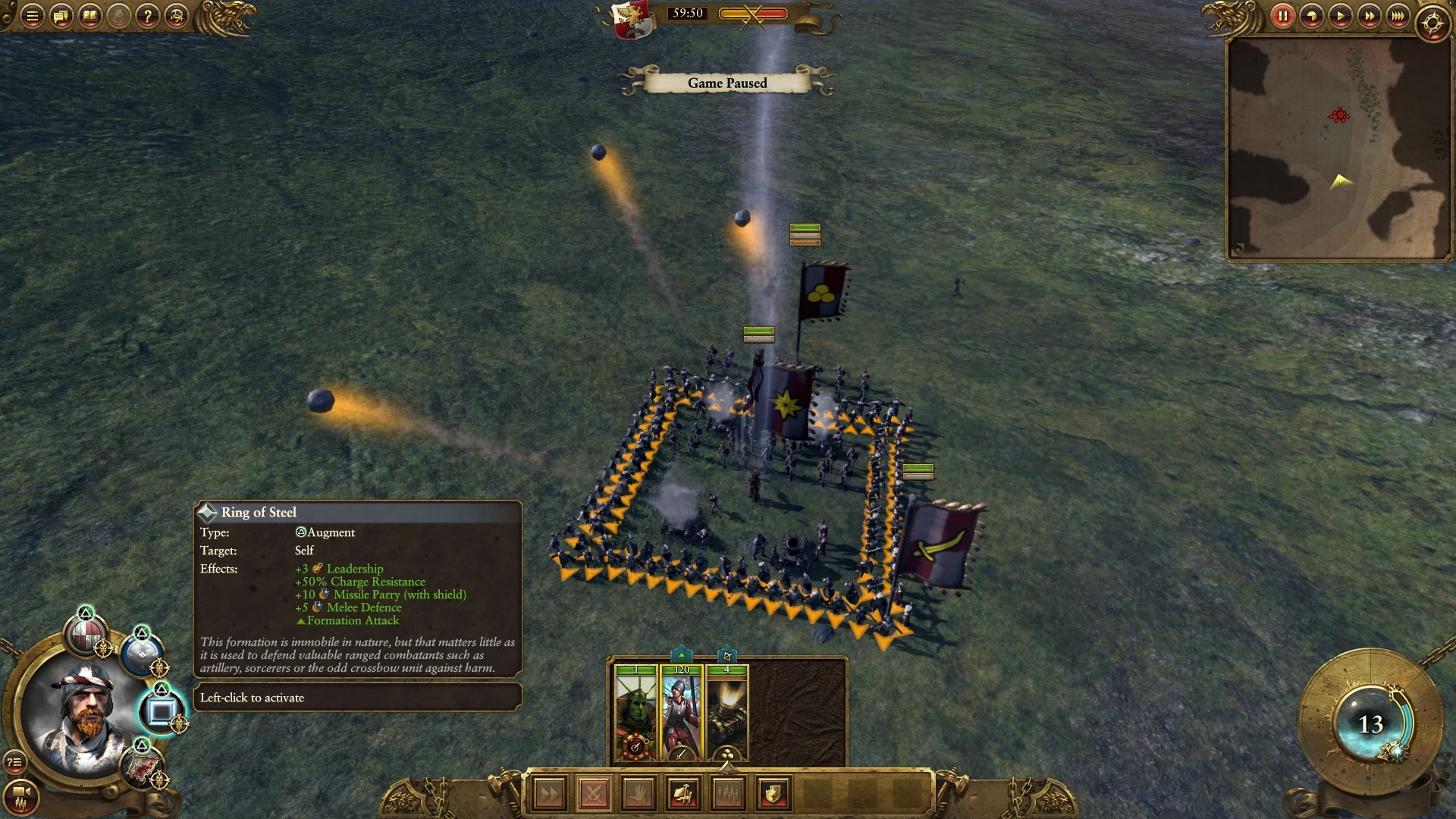1456x819 pixels.
Task: Open the chat window
Action: tap(61, 16)
